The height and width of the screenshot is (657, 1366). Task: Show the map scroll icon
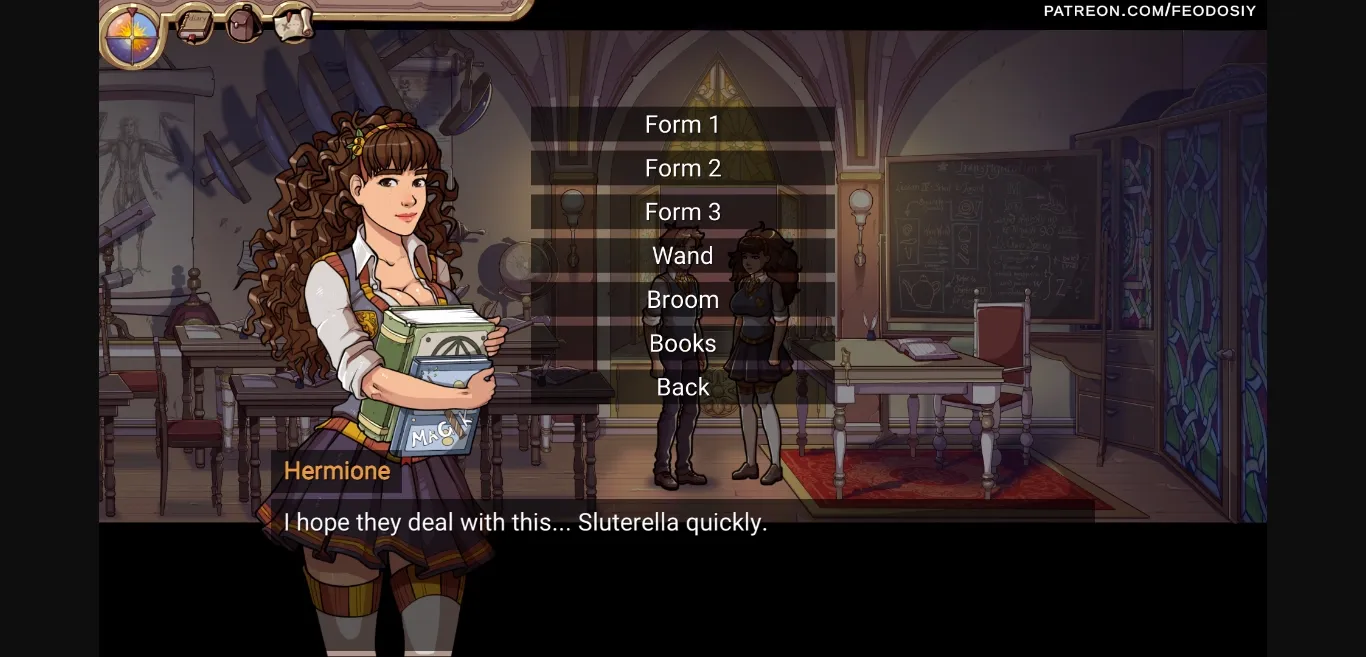point(293,23)
